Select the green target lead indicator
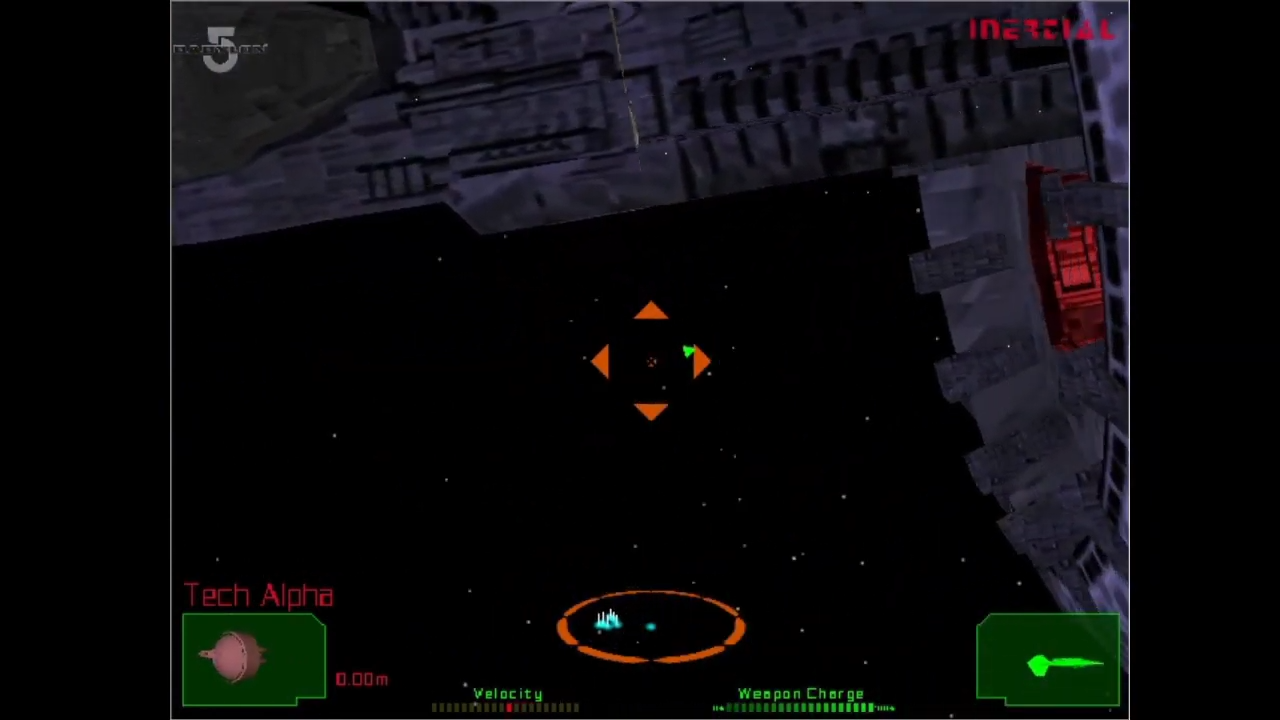Screen dimensions: 1280x720 690,352
